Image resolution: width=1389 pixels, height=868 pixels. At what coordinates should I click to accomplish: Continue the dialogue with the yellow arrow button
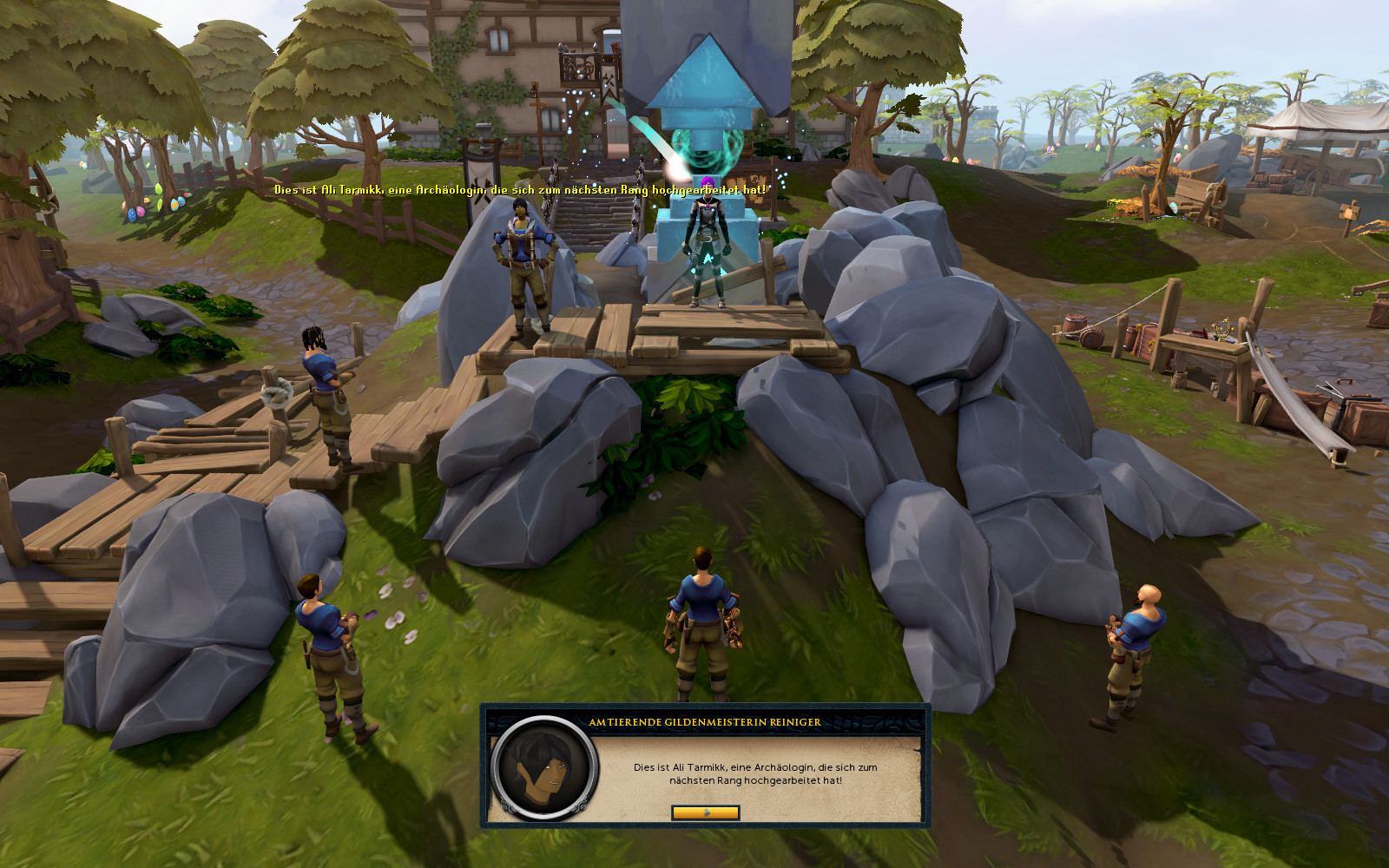[x=705, y=812]
